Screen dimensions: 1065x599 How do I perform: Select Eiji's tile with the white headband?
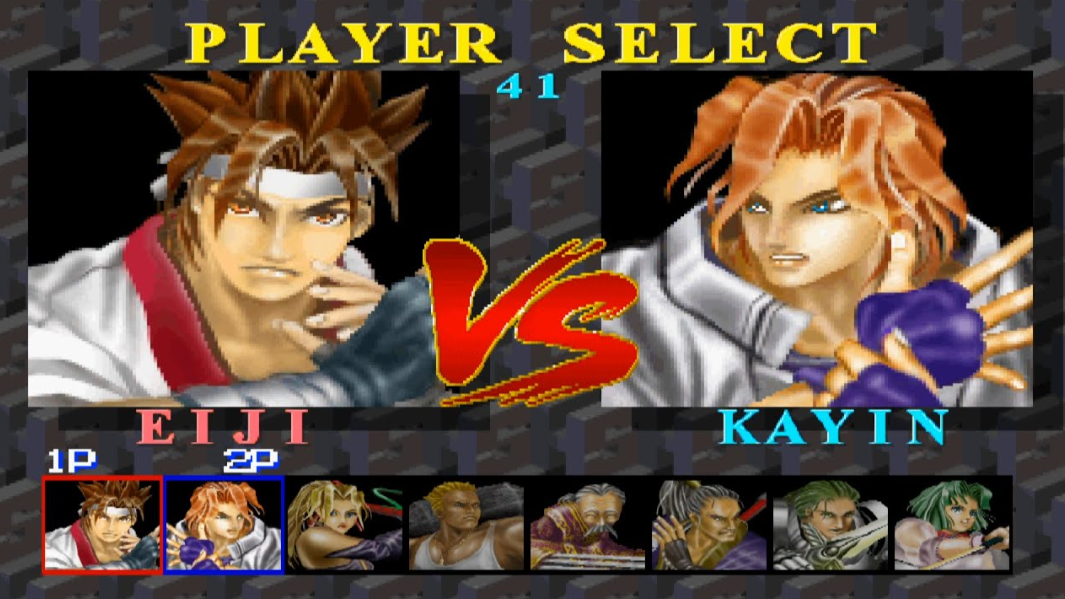(102, 524)
